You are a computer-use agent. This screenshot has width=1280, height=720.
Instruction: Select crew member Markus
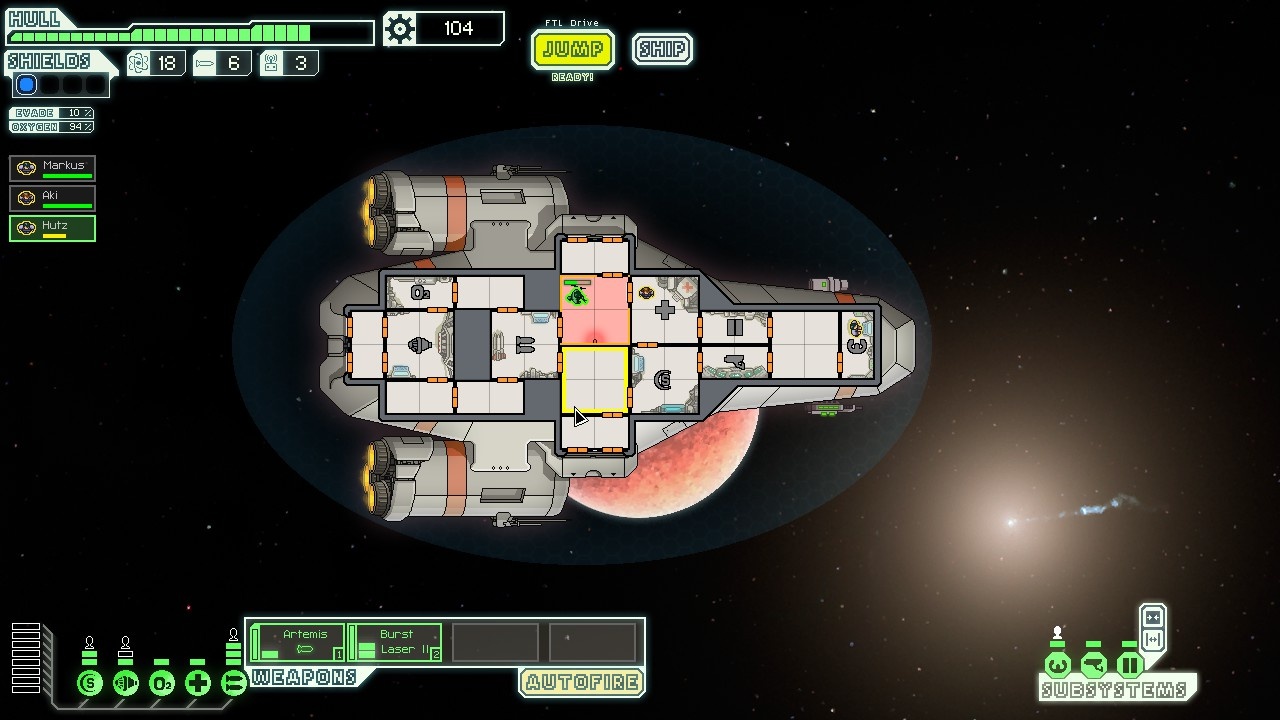53,168
